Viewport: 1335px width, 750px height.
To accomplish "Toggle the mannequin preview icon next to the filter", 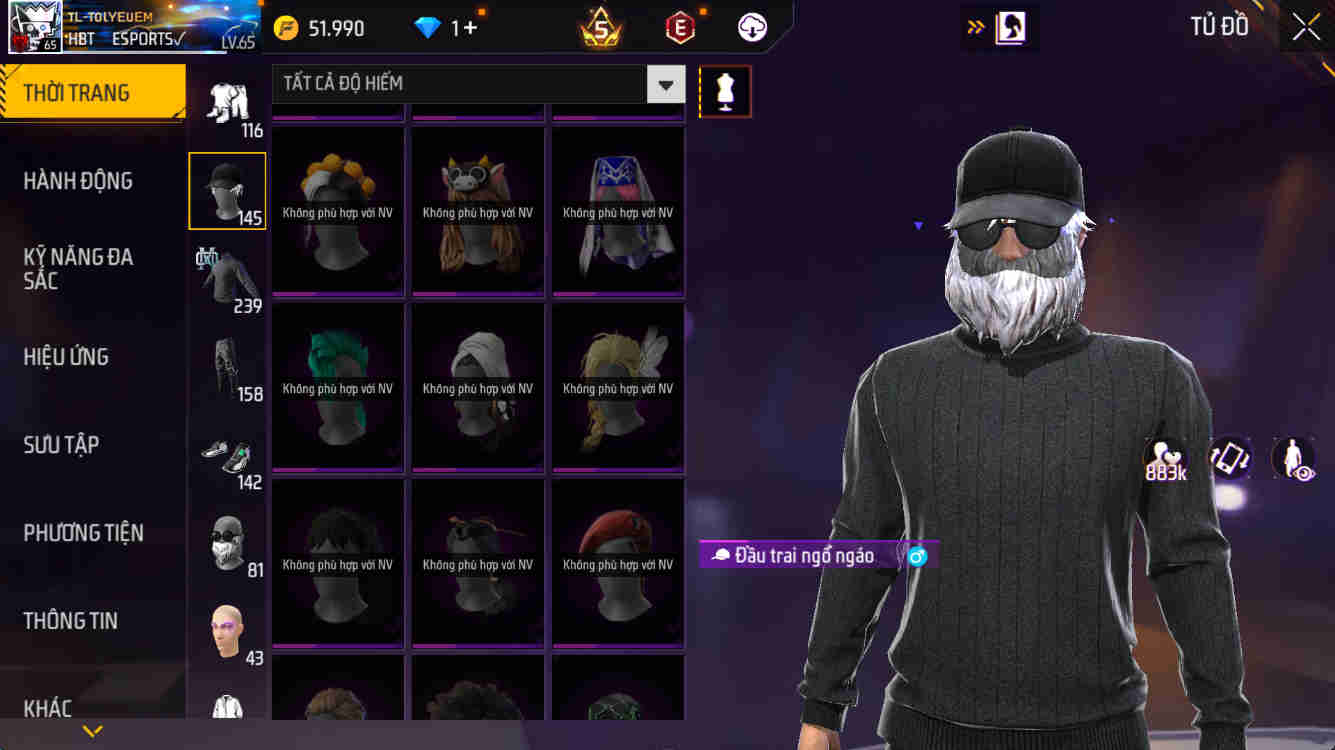I will (724, 90).
